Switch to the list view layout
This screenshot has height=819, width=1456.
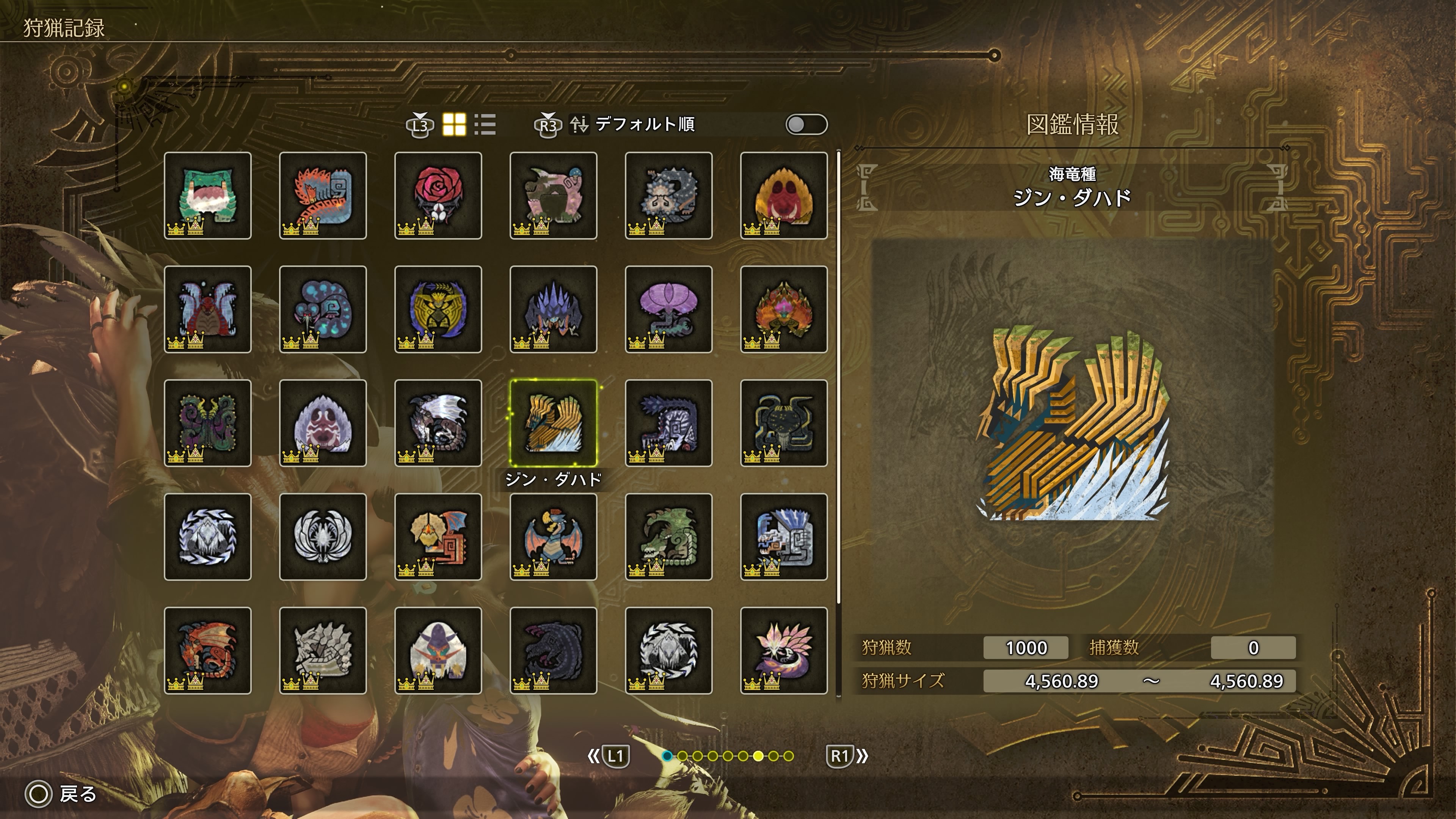pos(485,124)
